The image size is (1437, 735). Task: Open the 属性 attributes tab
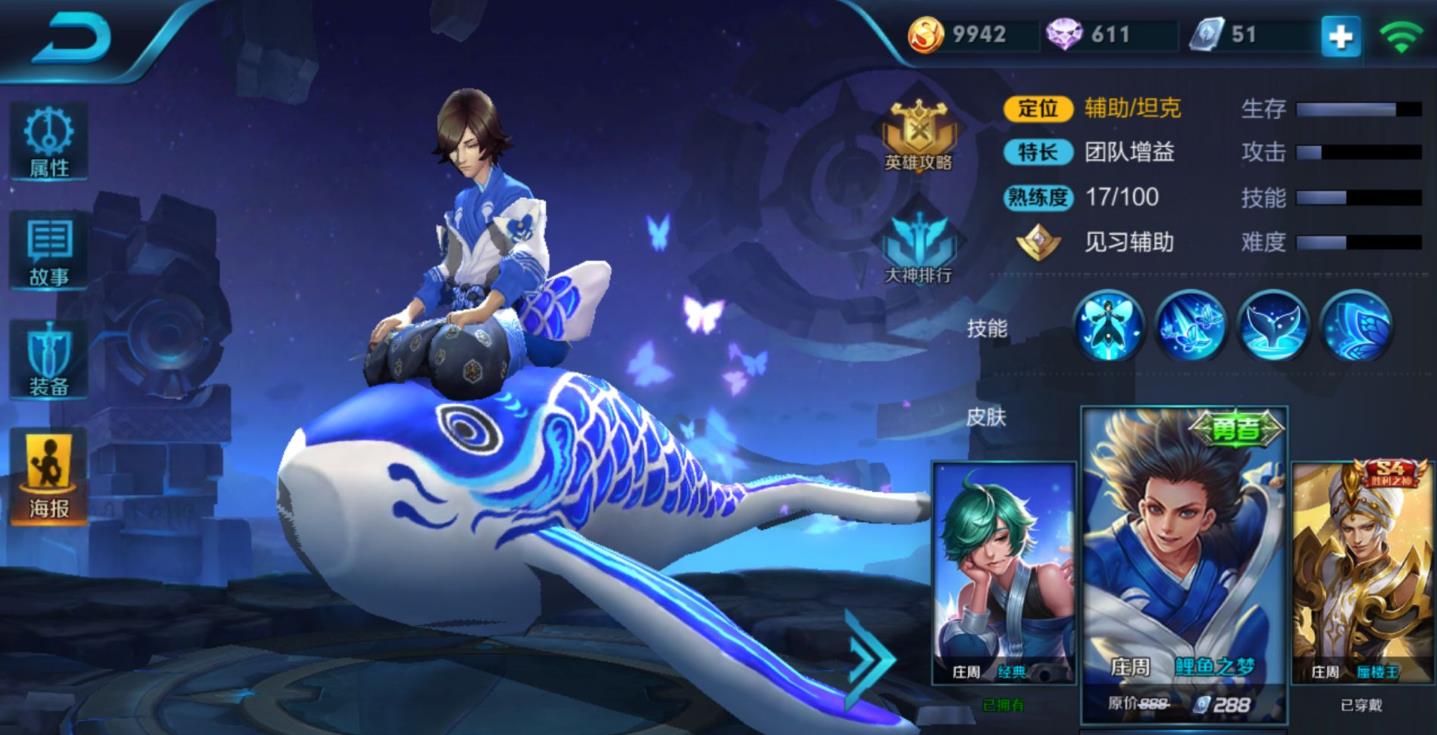click(x=49, y=142)
